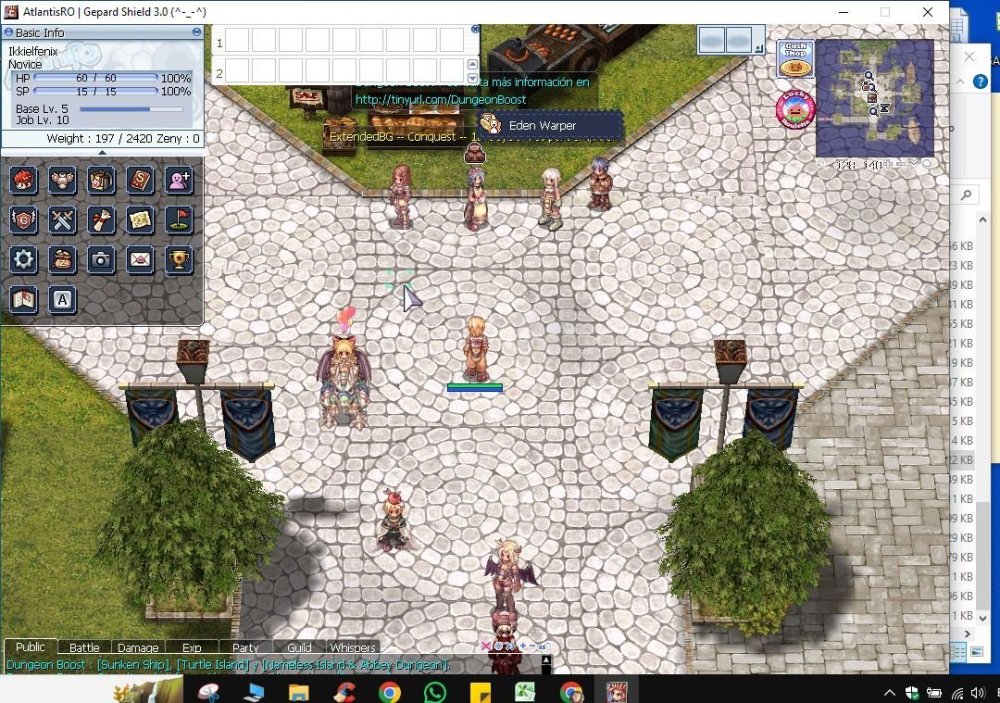This screenshot has width=1000, height=703.
Task: Close the game window
Action: tap(929, 12)
